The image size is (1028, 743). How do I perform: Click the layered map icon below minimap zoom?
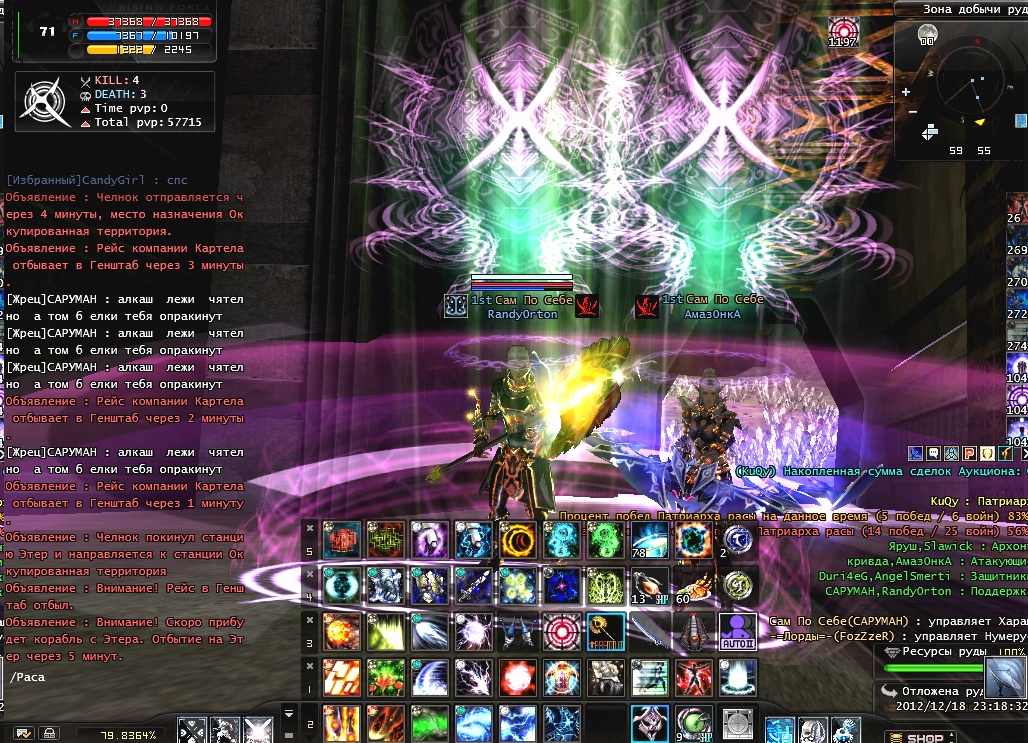click(x=930, y=131)
